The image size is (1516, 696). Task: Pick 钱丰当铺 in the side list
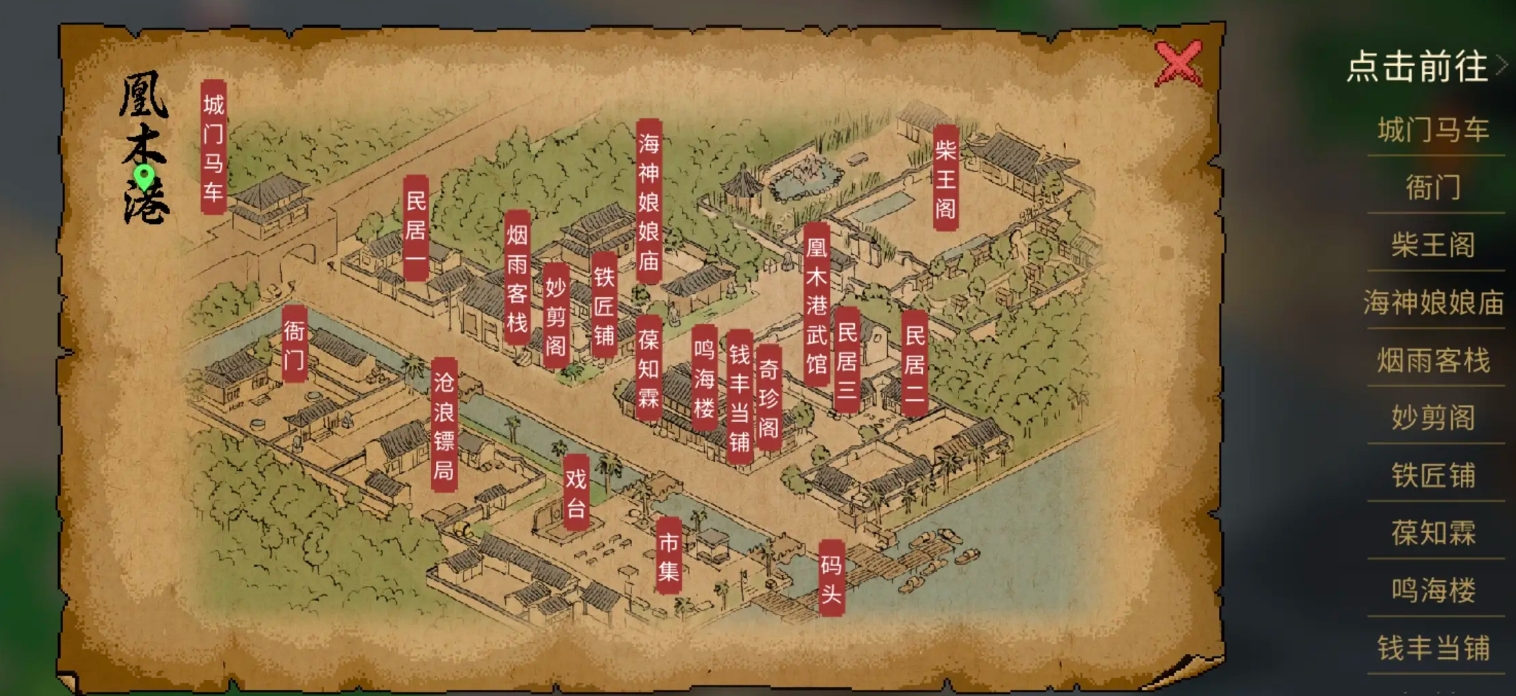click(1434, 648)
